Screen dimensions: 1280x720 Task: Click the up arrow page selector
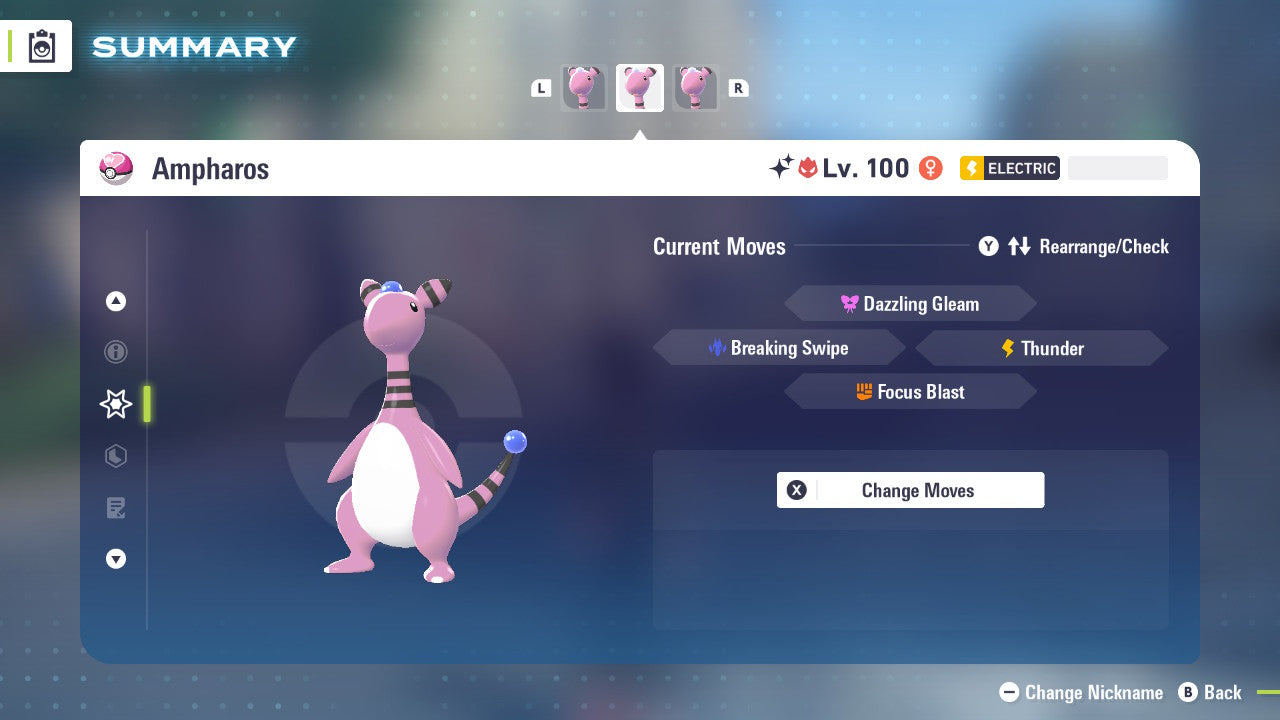tap(116, 301)
